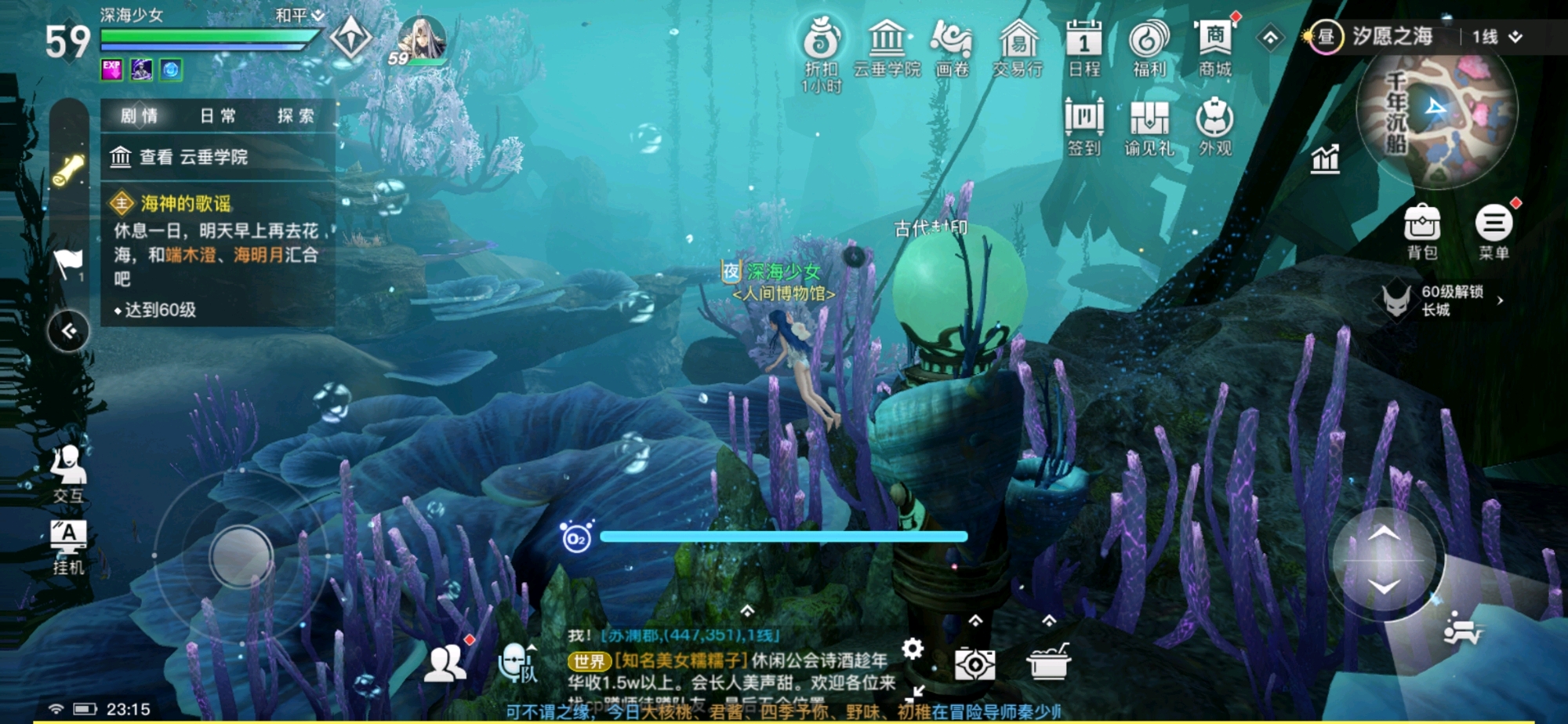
Task: Claim rewards from the 福利 welfare icon
Action: pyautogui.click(x=1150, y=39)
